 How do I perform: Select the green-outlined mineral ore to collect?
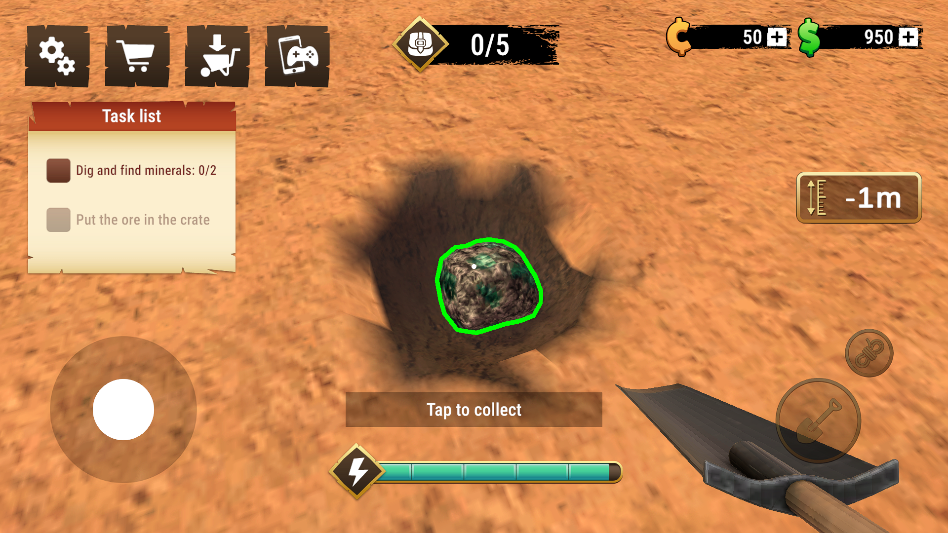coord(489,285)
